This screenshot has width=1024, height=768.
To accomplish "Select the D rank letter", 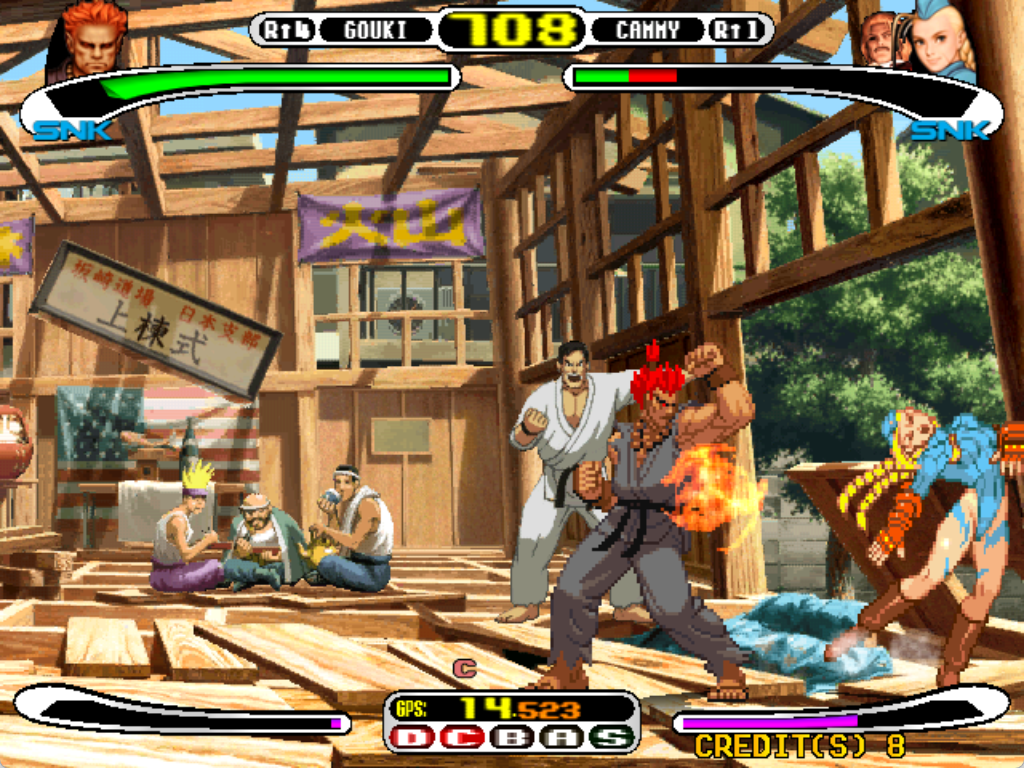I will [x=411, y=738].
